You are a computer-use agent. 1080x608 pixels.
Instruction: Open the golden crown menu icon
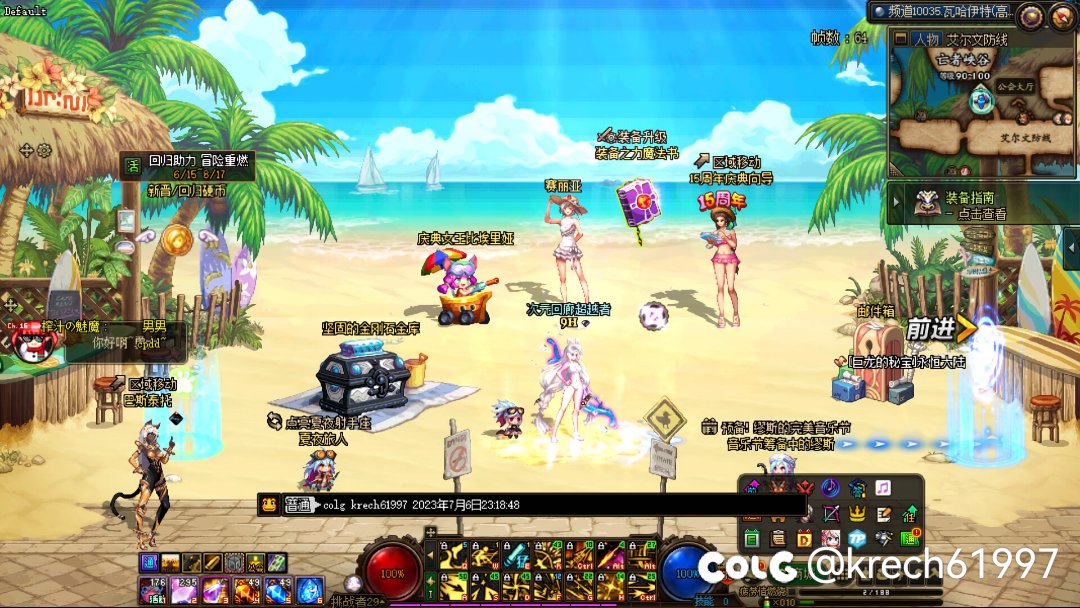pyautogui.click(x=857, y=514)
